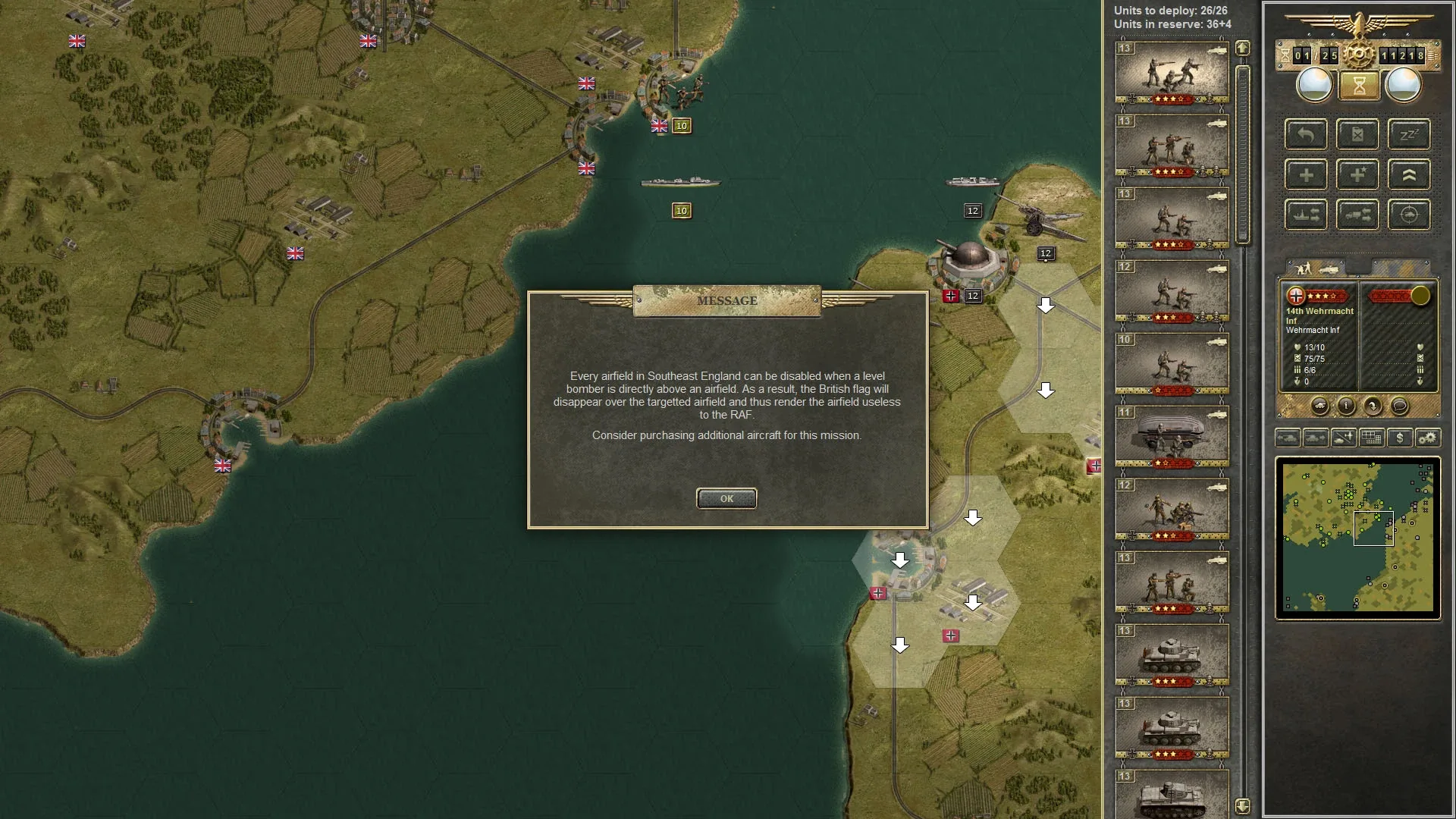Click the plus-with-star elite replacements button

(x=1357, y=175)
